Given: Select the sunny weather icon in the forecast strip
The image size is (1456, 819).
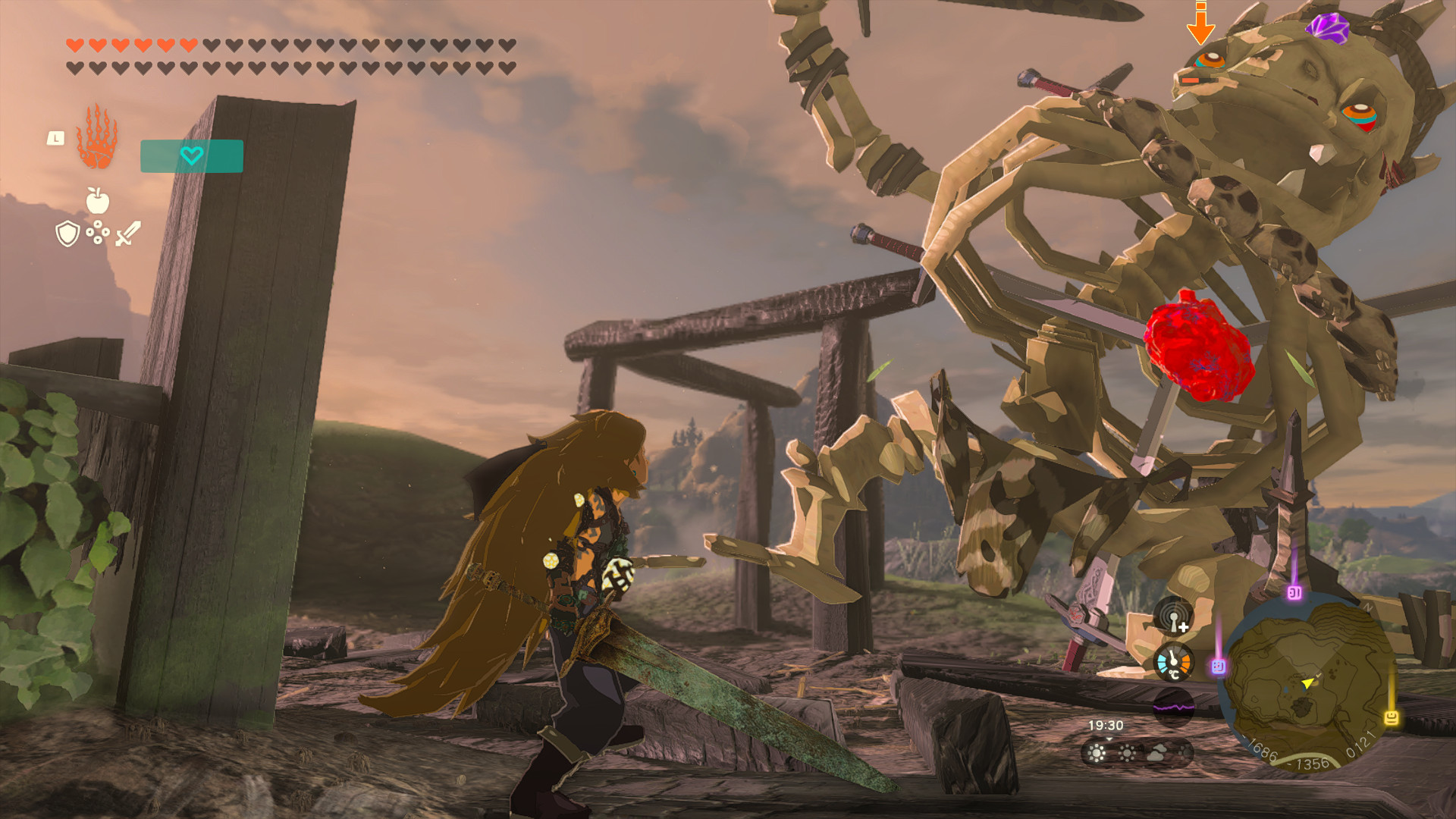Looking at the screenshot, I should 1095,755.
